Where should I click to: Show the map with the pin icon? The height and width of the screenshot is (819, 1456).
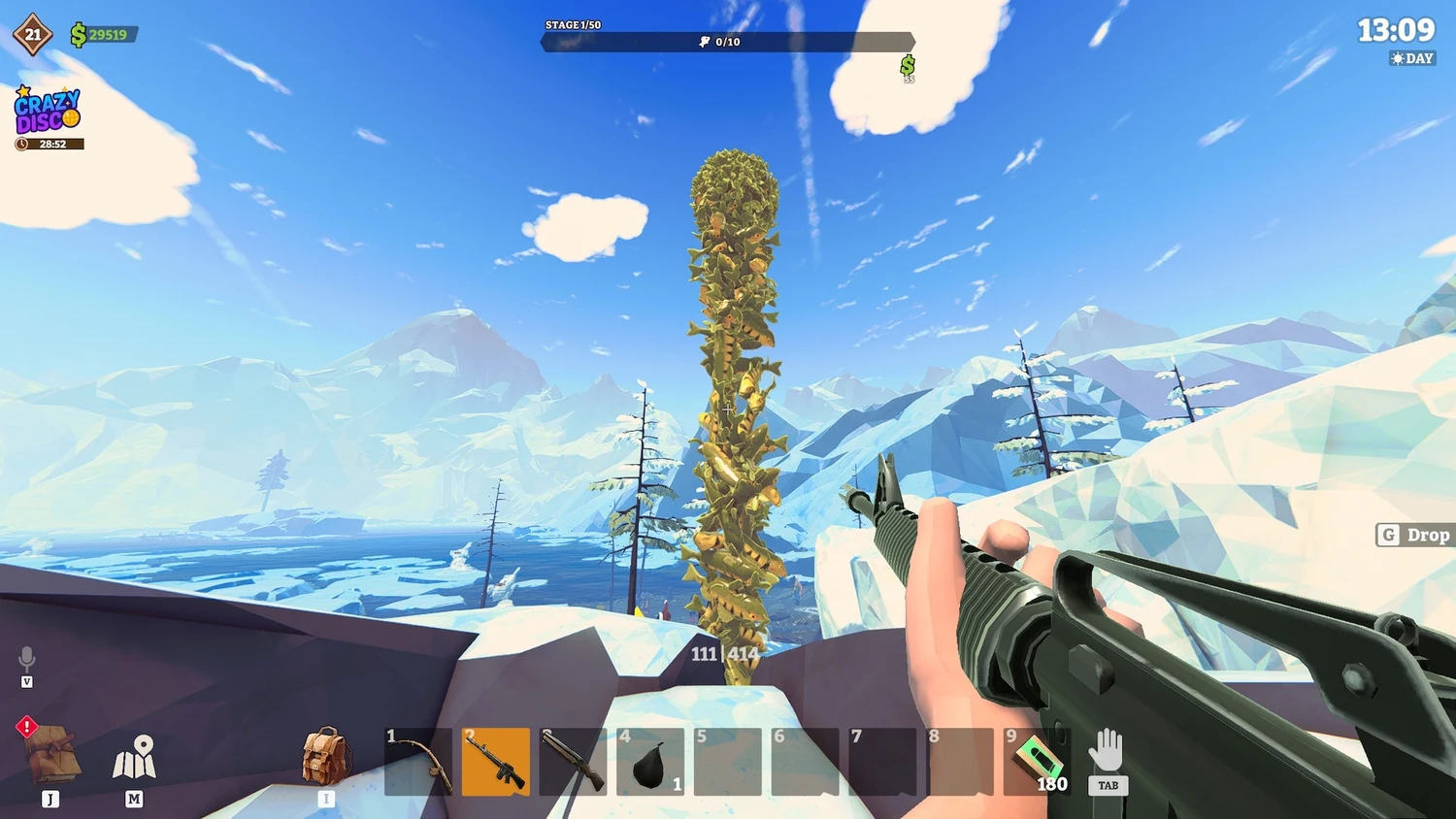134,758
